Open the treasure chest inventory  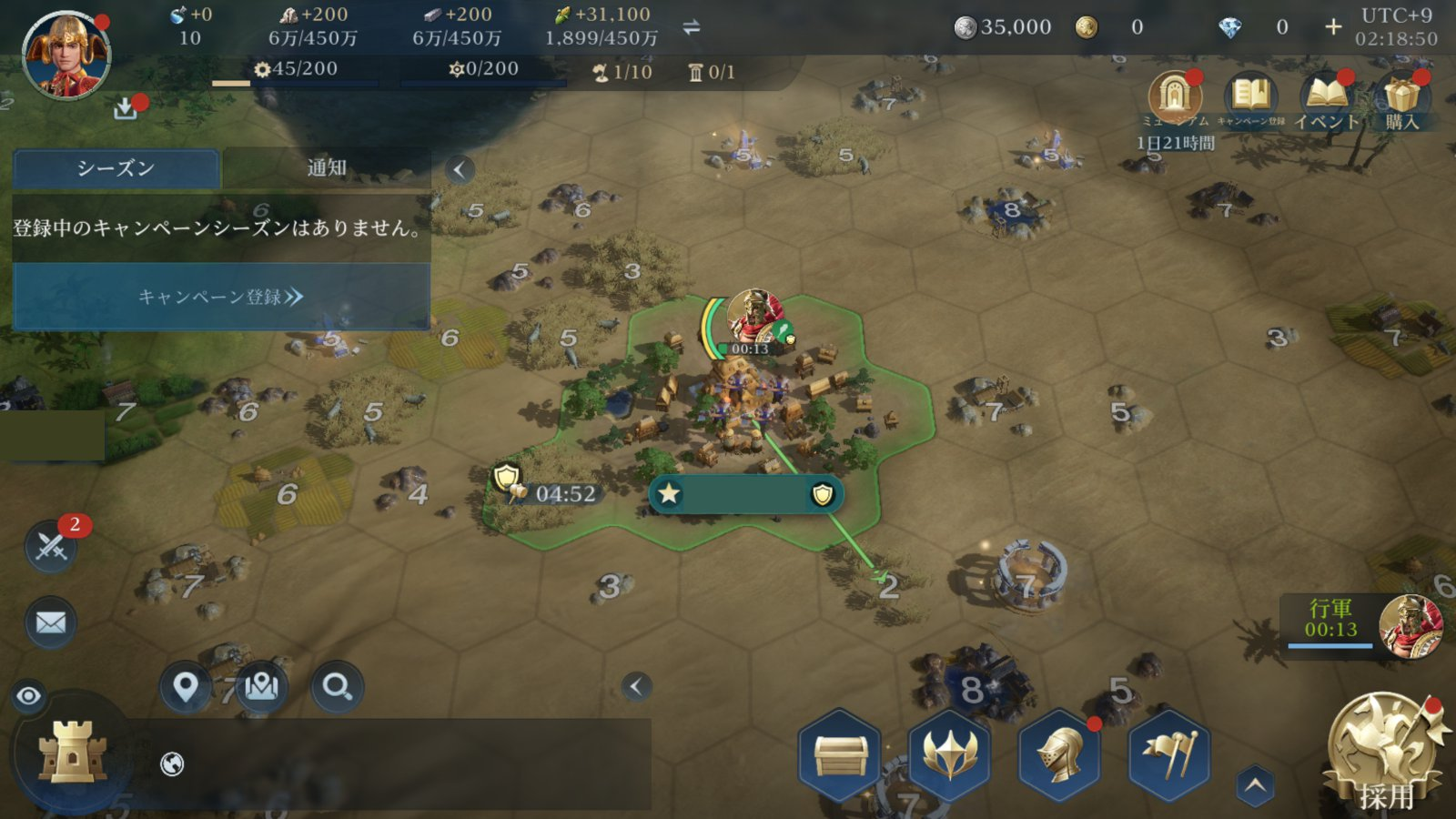[840, 755]
